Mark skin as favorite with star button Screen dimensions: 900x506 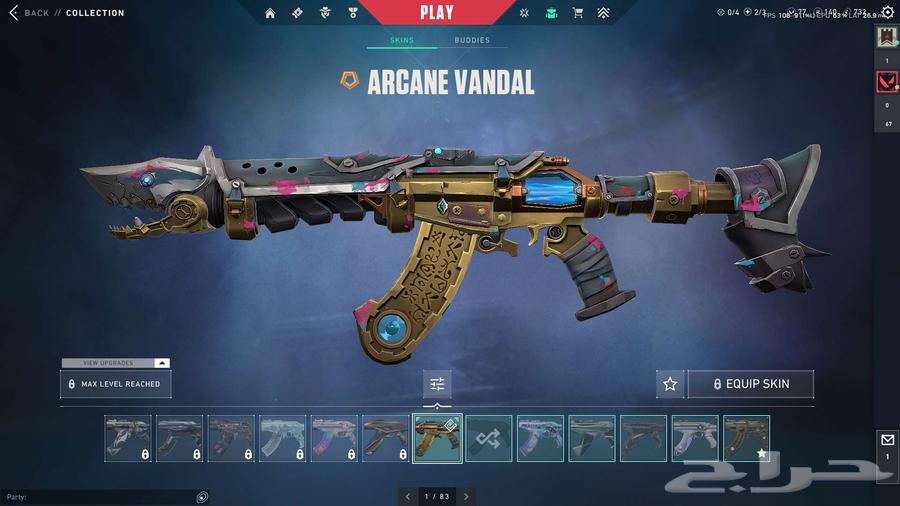tap(670, 384)
